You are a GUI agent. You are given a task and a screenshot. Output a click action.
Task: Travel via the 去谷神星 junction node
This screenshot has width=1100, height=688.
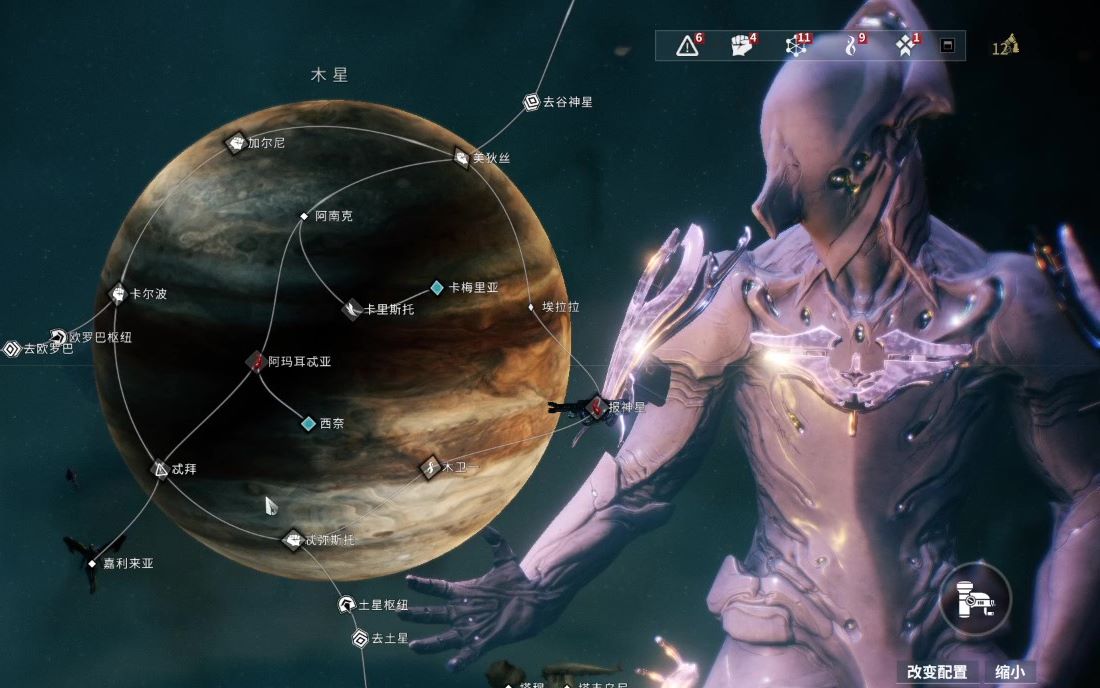click(x=532, y=102)
